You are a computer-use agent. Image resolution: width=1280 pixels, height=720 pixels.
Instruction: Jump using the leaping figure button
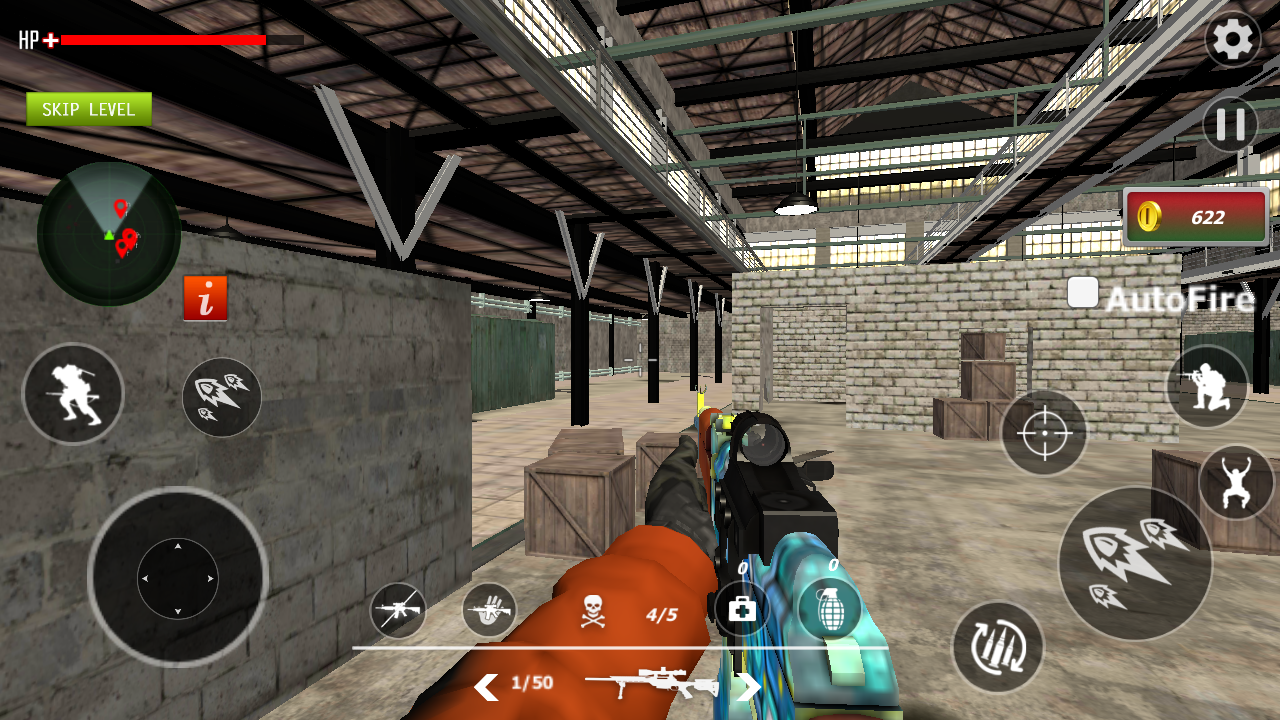pyautogui.click(x=1236, y=483)
